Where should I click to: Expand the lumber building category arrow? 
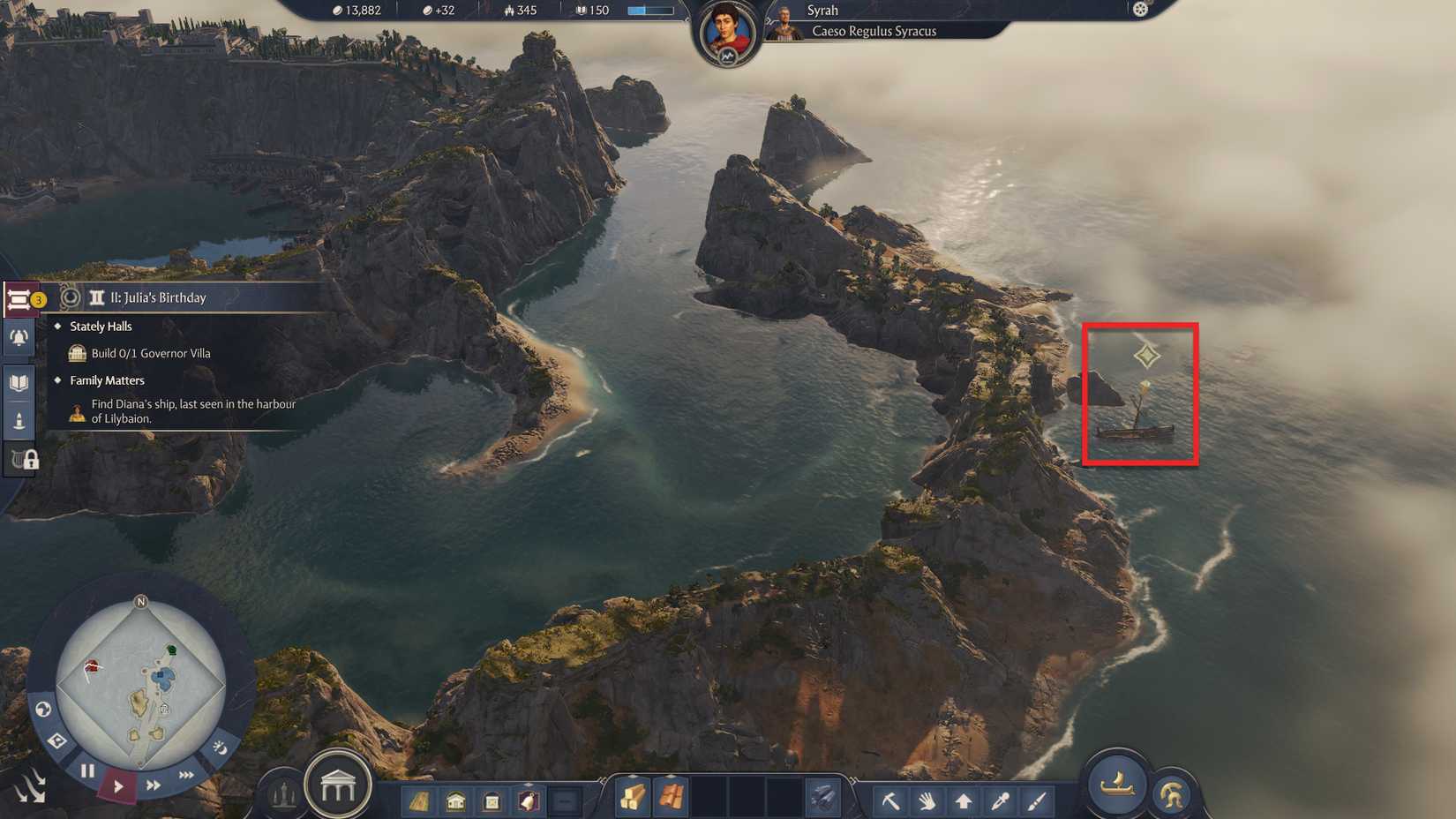(419, 800)
